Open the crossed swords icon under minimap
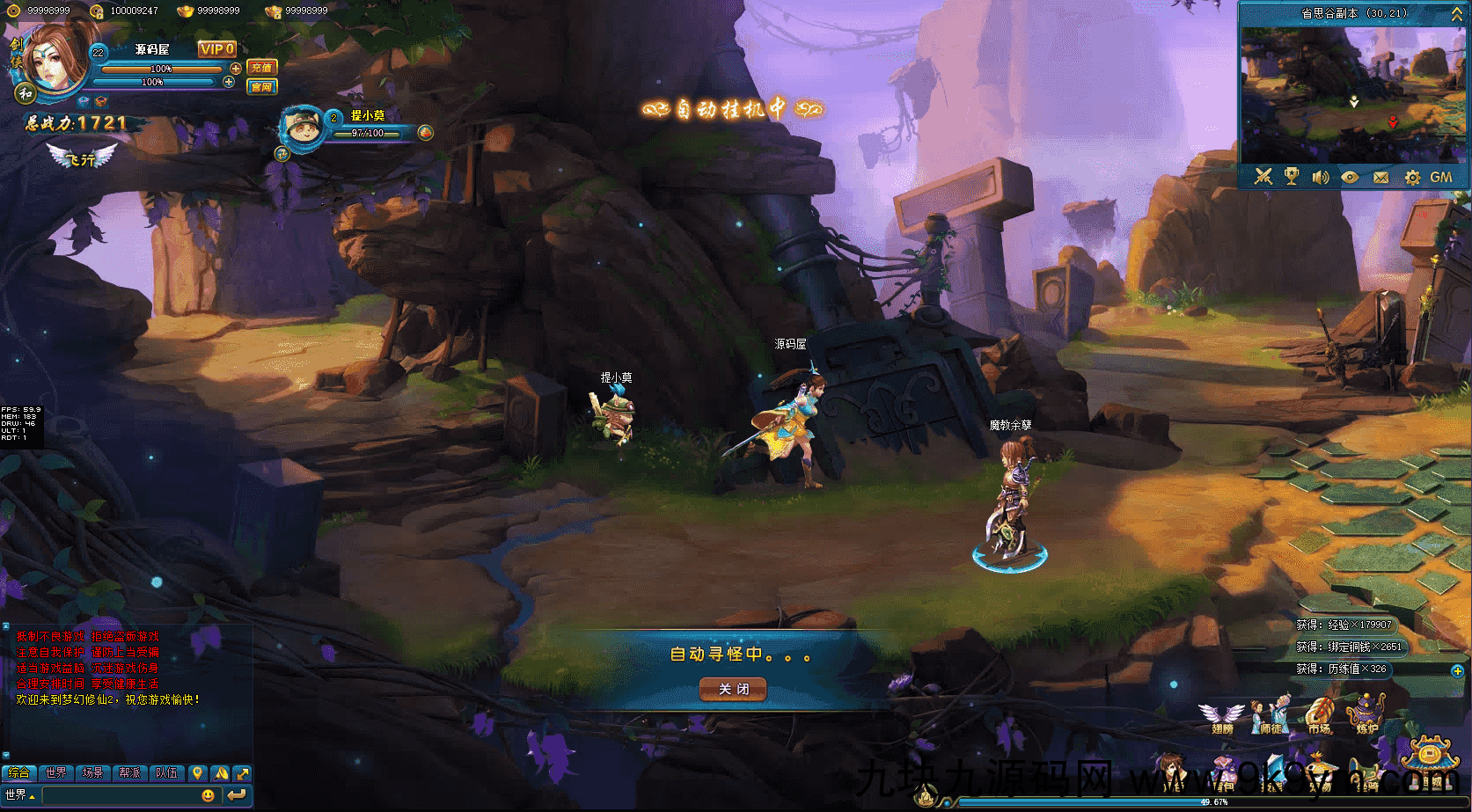 (x=1263, y=177)
